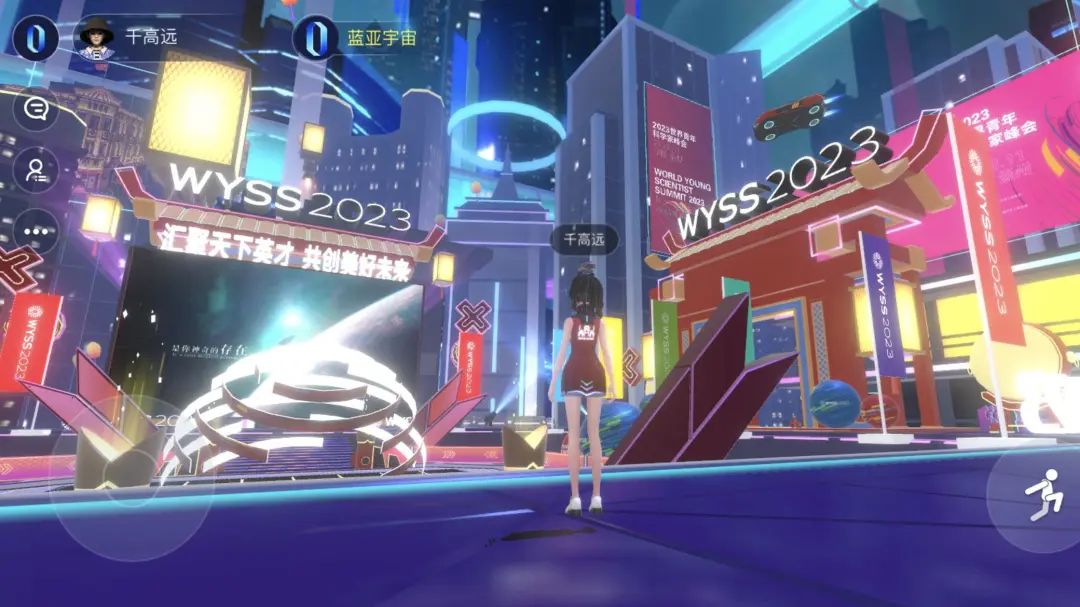
Task: Open the three-dot more options menu
Action: pos(36,231)
